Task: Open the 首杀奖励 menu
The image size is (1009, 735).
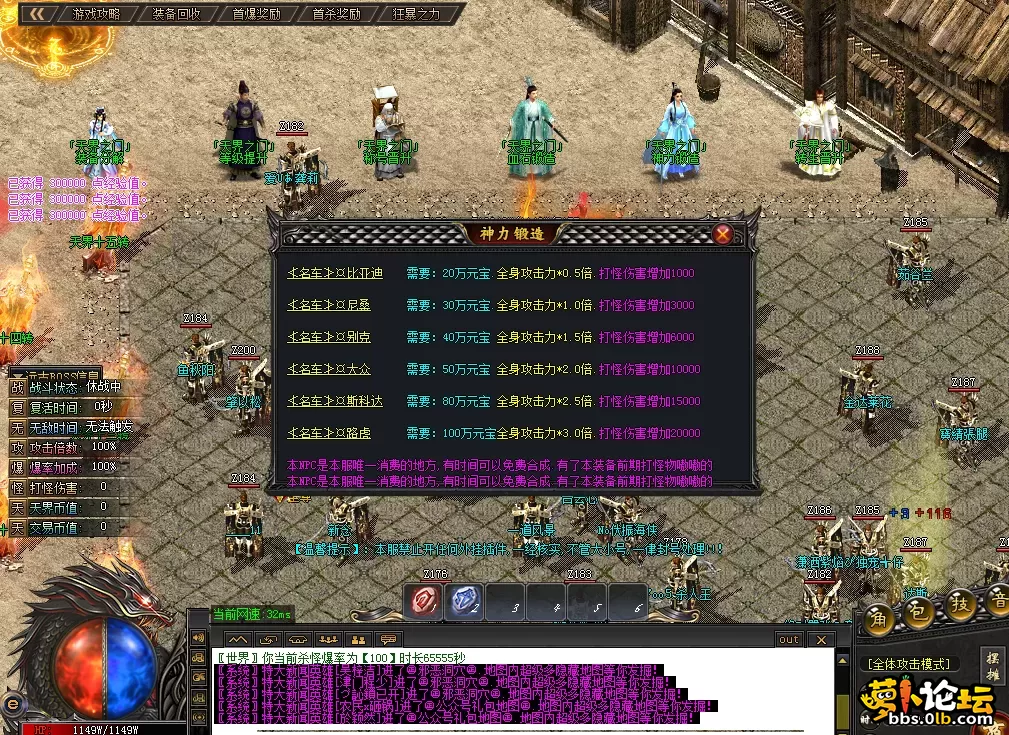Action: pyautogui.click(x=336, y=14)
